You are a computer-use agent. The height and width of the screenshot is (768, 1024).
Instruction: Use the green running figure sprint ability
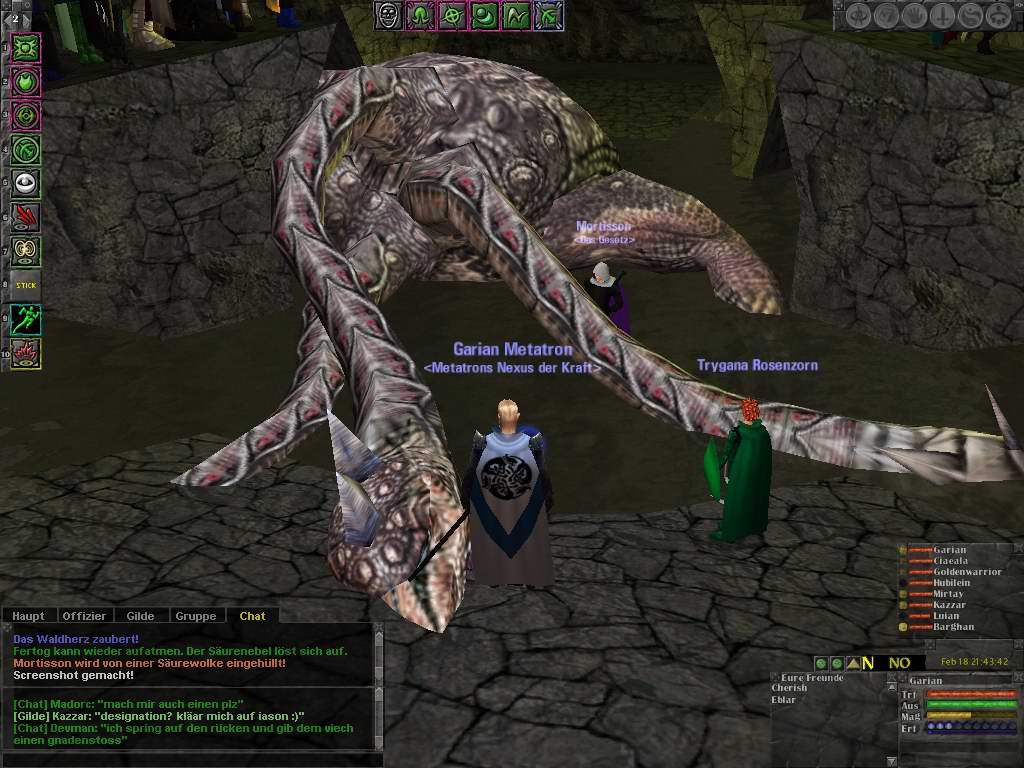coord(26,320)
